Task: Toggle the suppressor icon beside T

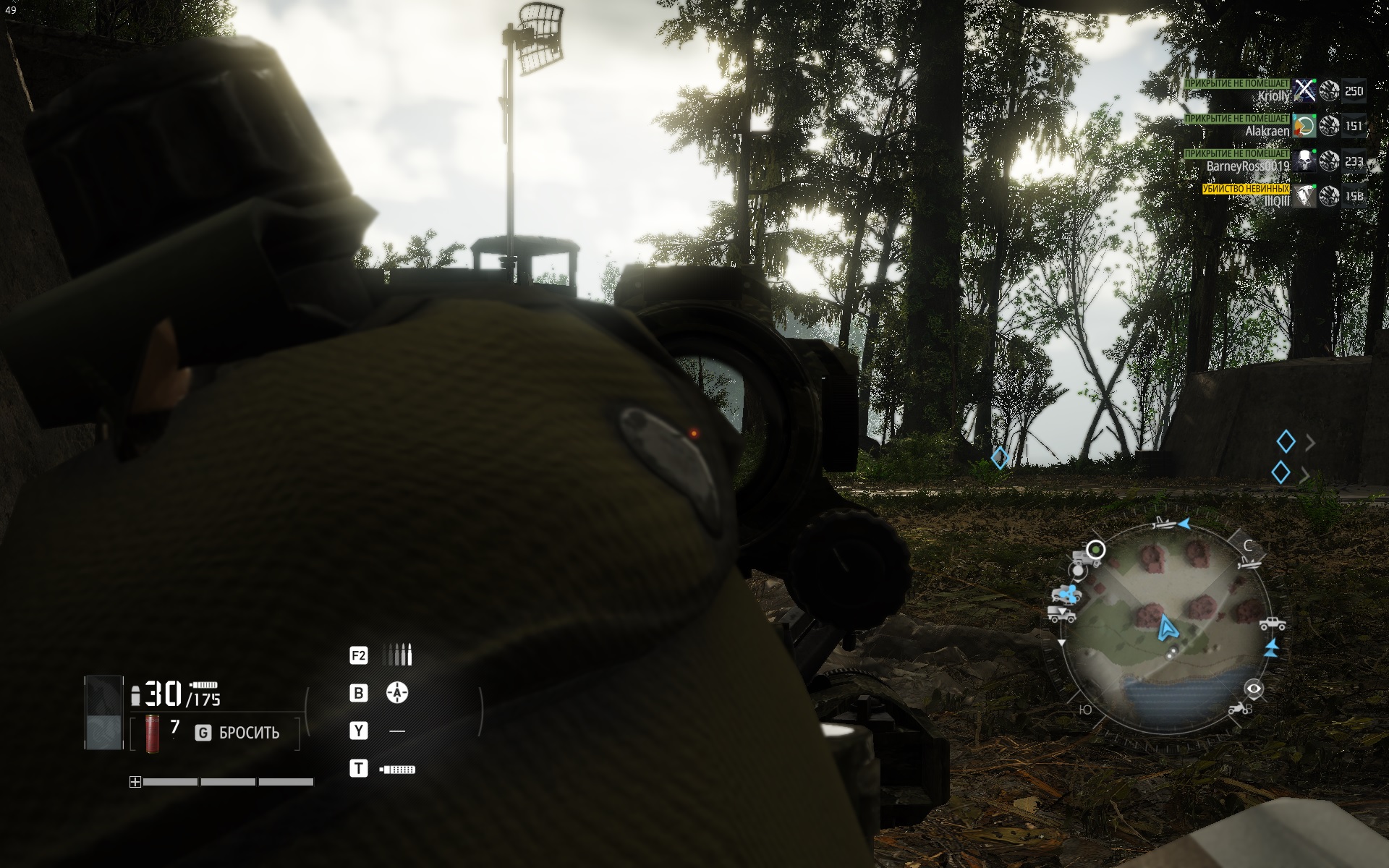Action: click(x=397, y=769)
